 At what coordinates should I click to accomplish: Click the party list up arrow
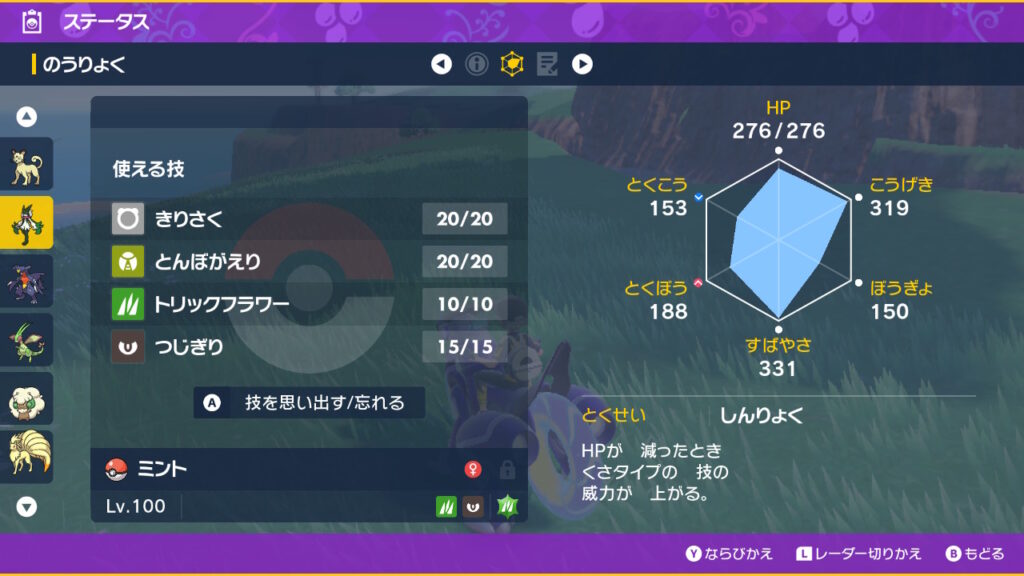(27, 117)
